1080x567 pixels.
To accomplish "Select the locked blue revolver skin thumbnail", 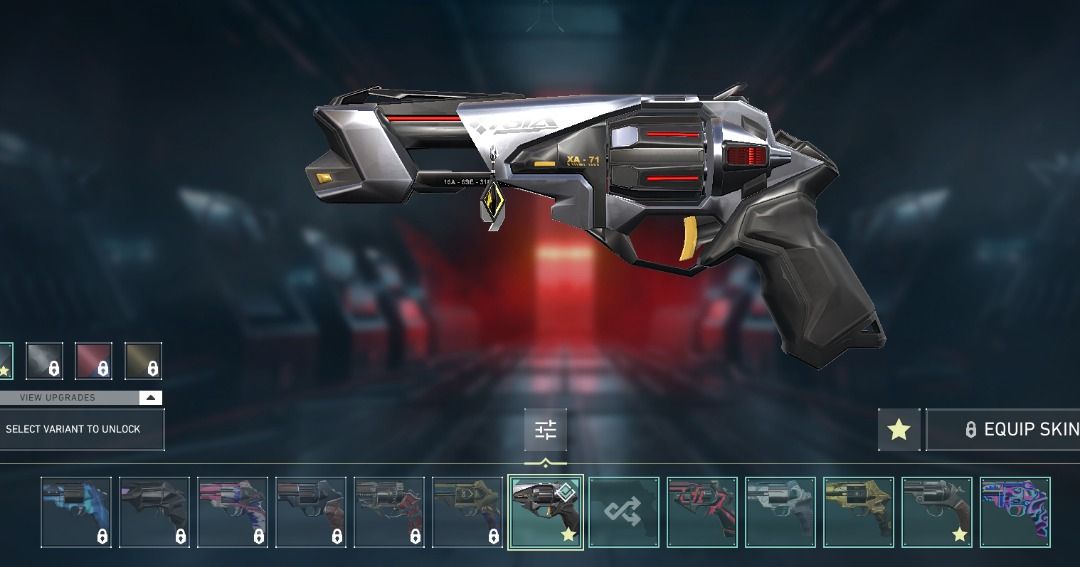I will (x=76, y=512).
